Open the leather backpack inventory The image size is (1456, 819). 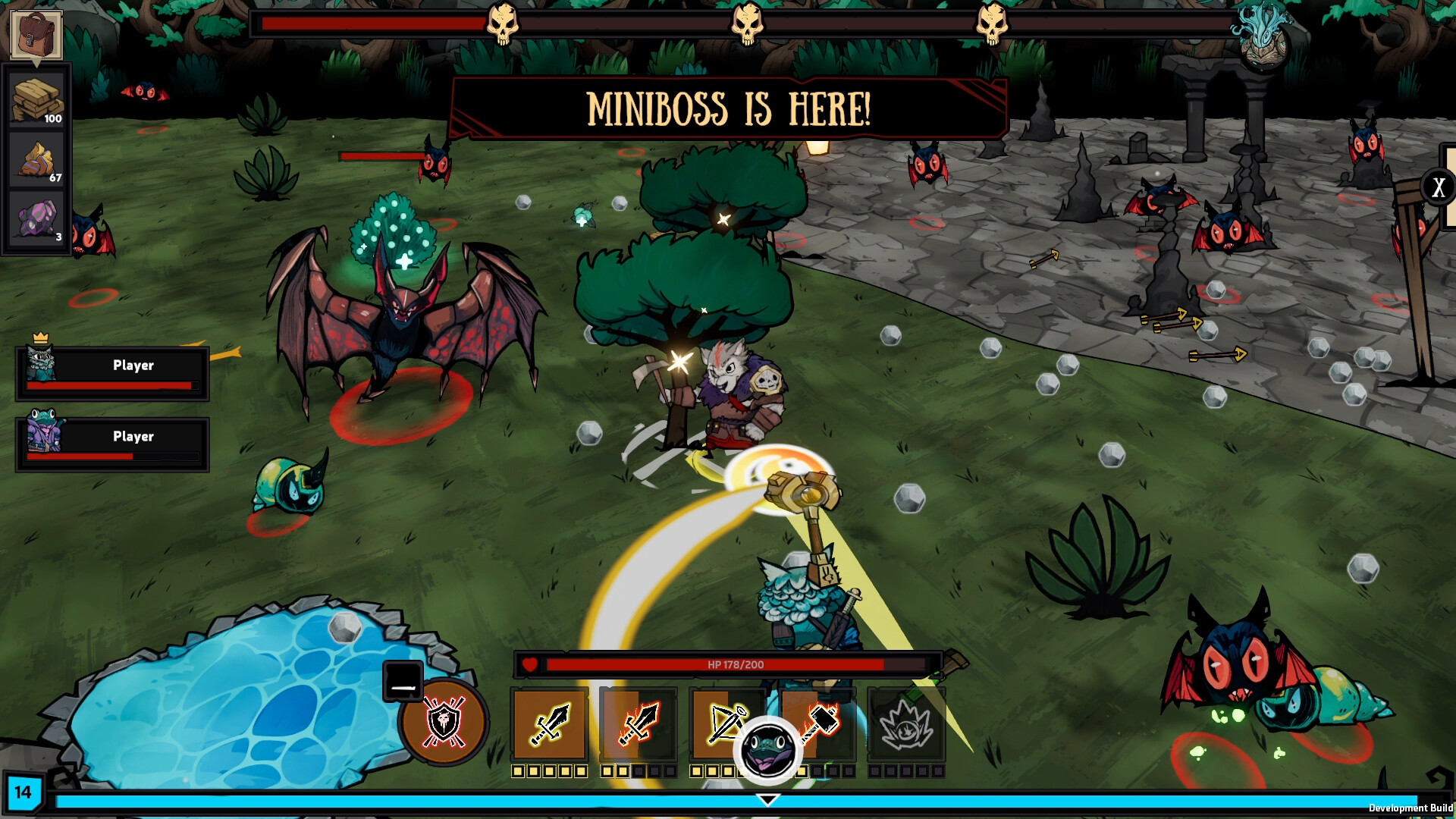36,35
